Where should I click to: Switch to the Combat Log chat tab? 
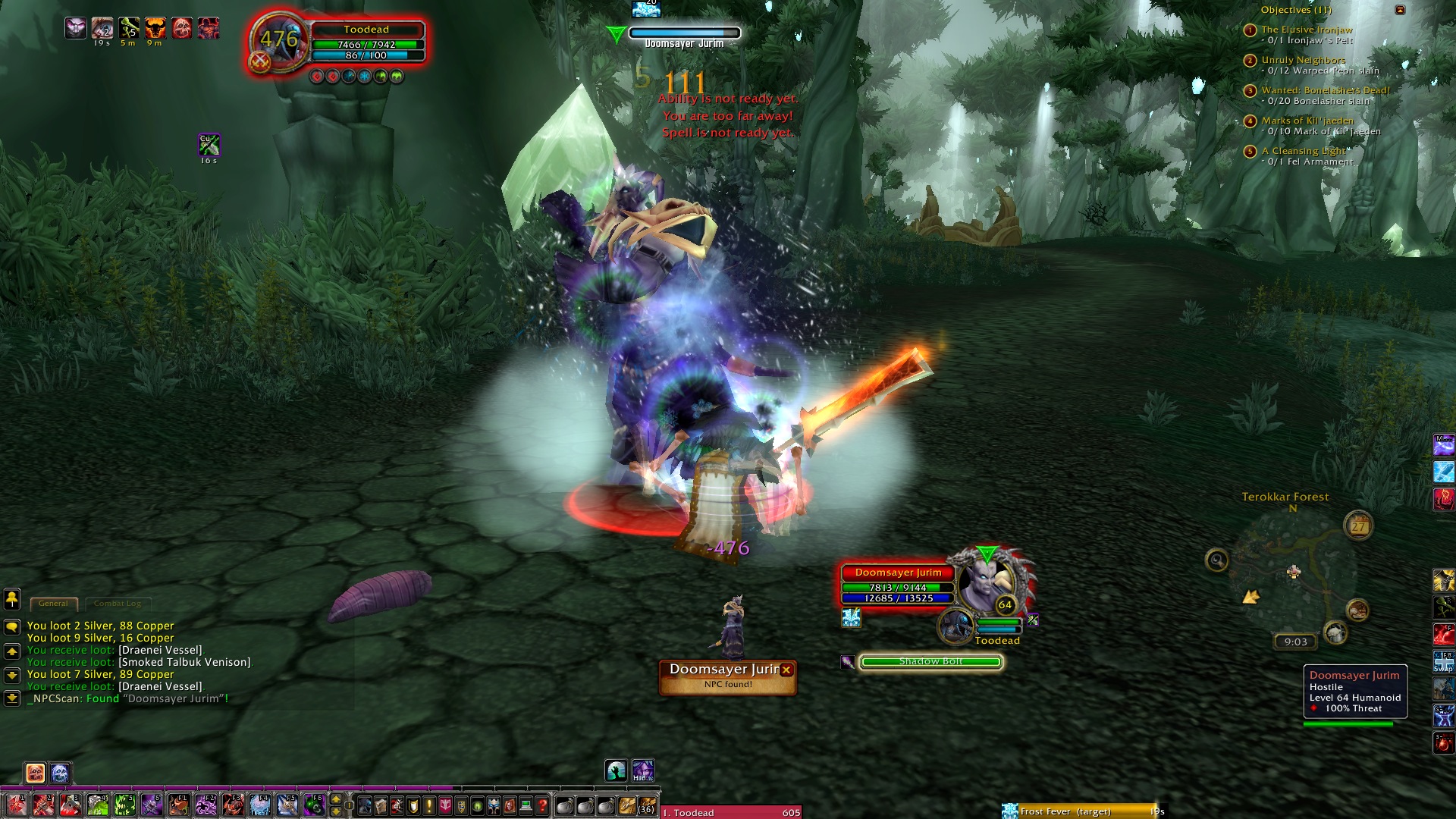[118, 604]
